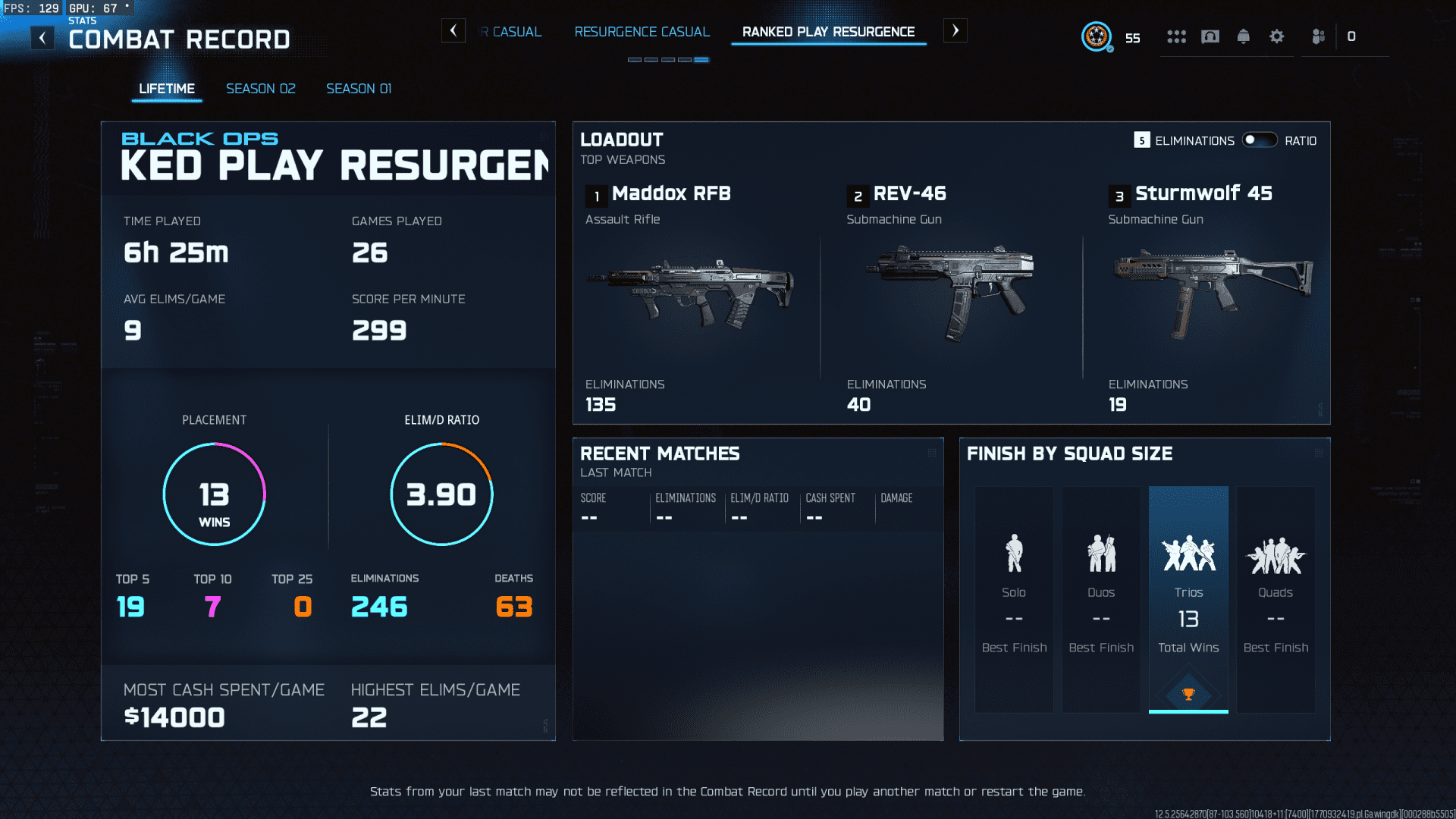1456x819 pixels.
Task: Open the settings gear icon
Action: (1277, 36)
